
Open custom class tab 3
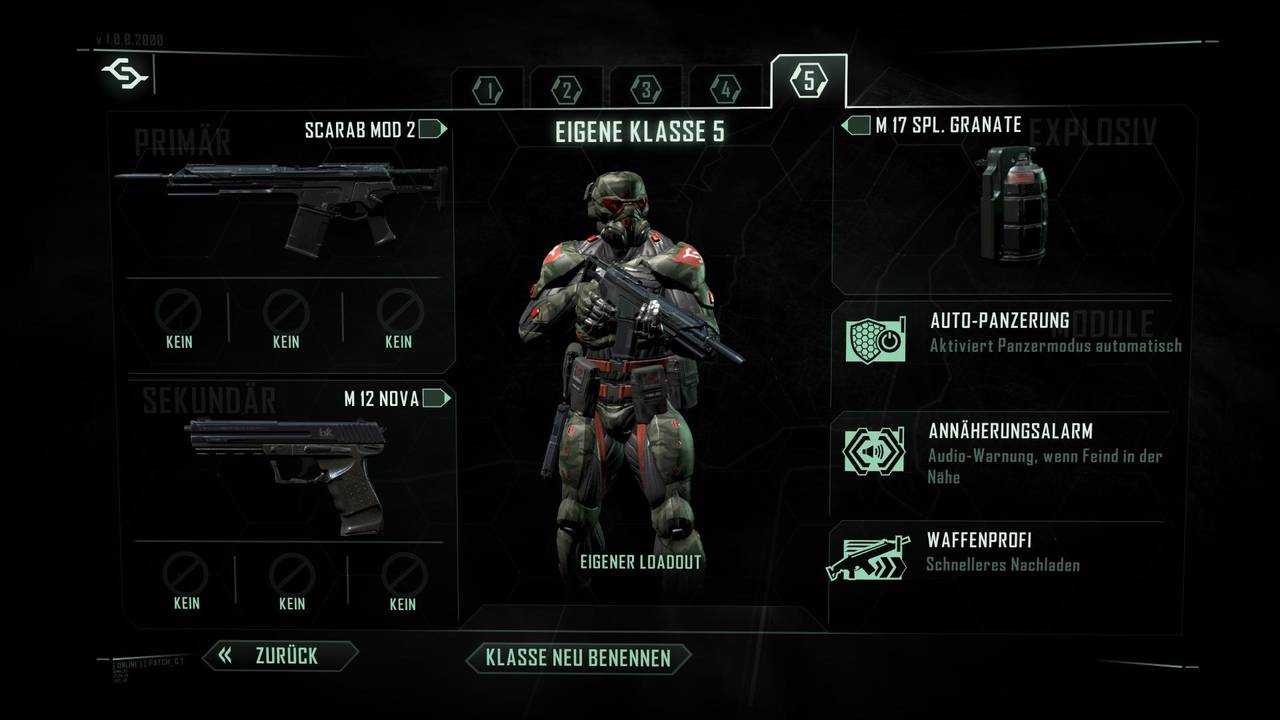pyautogui.click(x=645, y=89)
